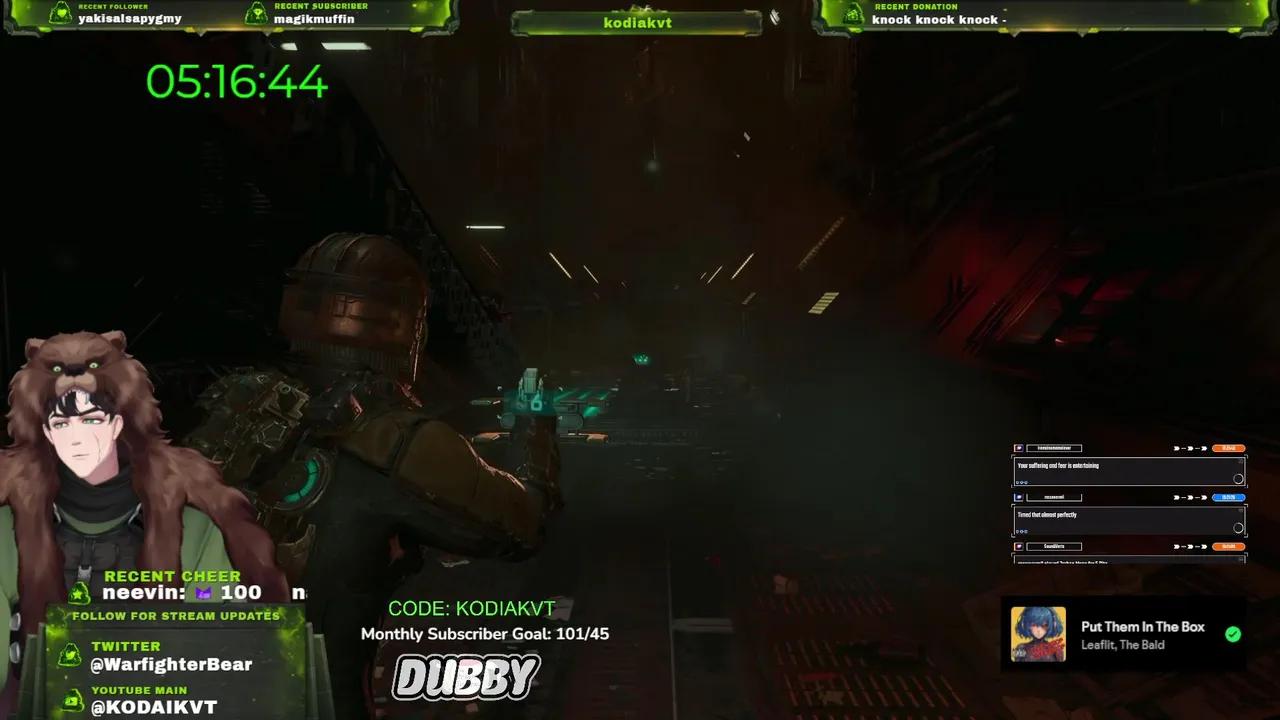Image resolution: width=1280 pixels, height=720 pixels.
Task: Select the kodiakvt nameplate at top center
Action: pyautogui.click(x=636, y=22)
